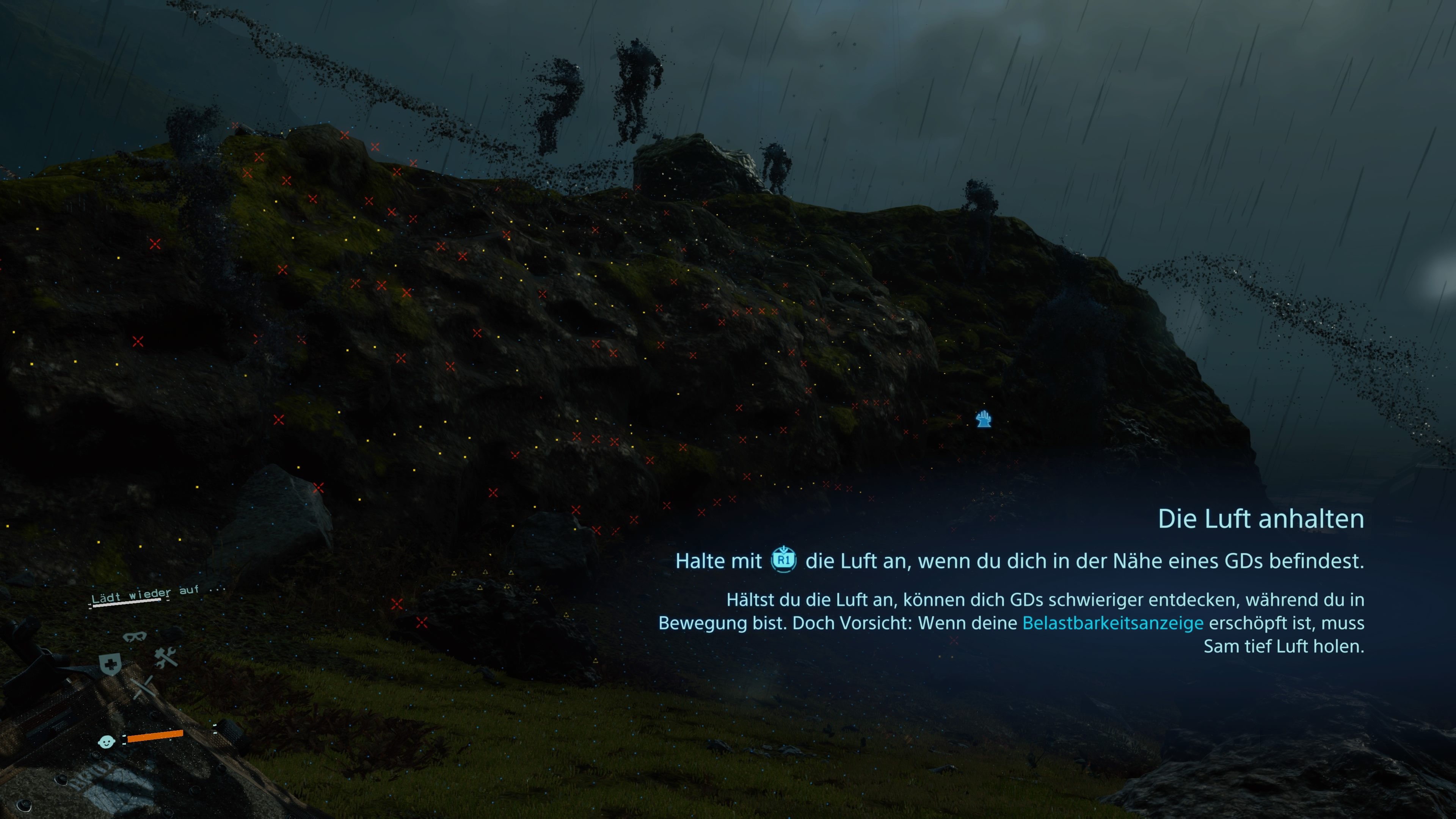Click the medical cross shield icon

111,665
